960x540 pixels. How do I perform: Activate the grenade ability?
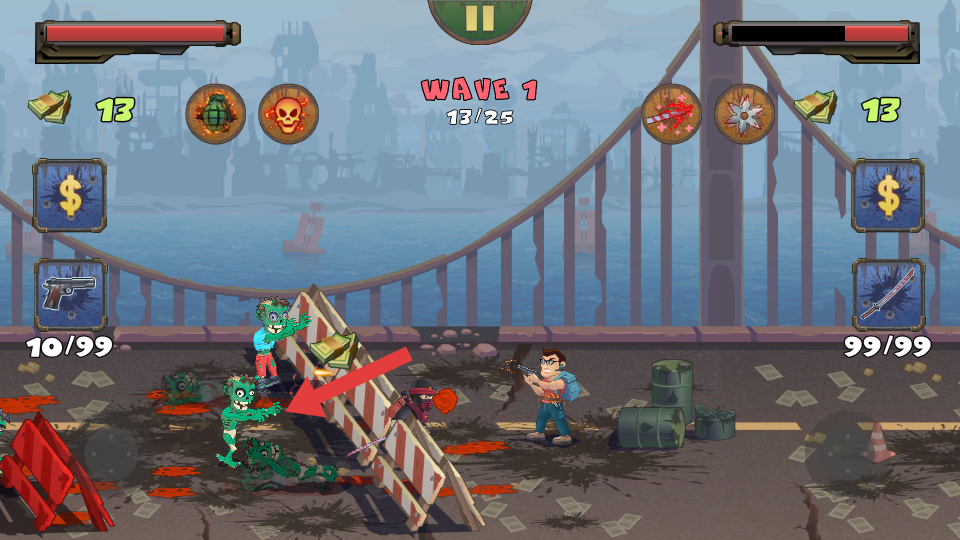215,114
